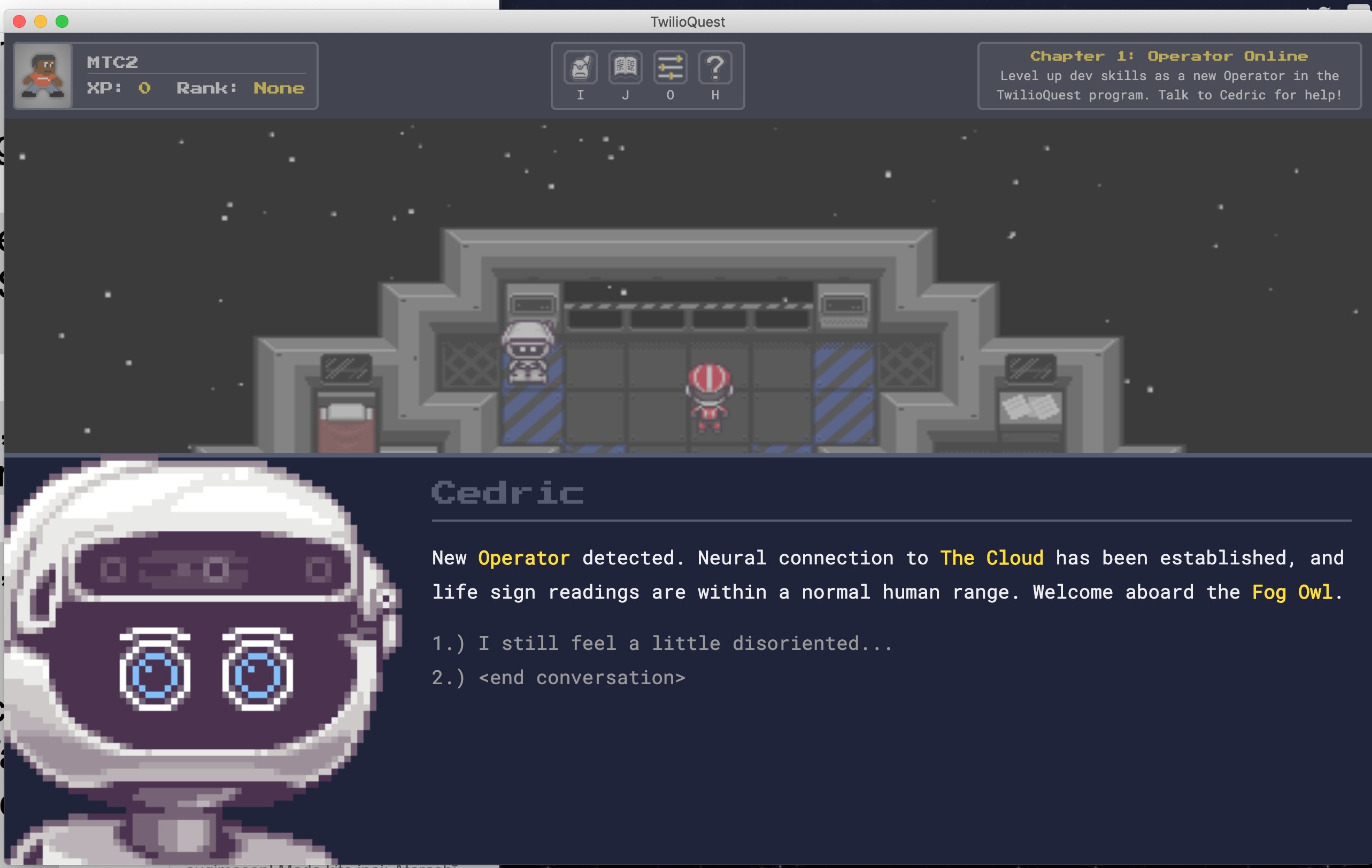Open the help question mark icon
Viewport: 1372px width, 868px height.
[715, 68]
